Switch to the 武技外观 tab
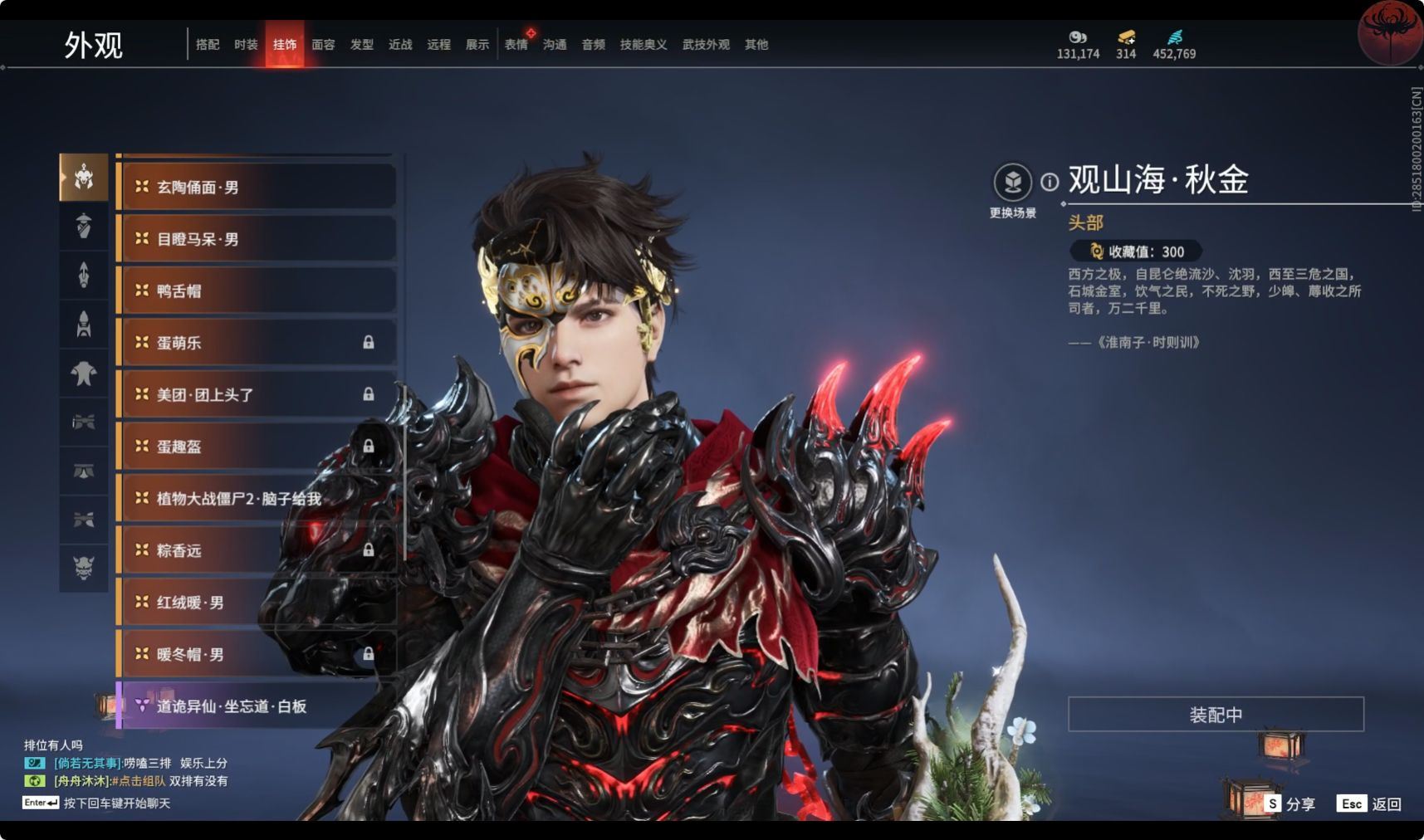1424x840 pixels. 706,45
